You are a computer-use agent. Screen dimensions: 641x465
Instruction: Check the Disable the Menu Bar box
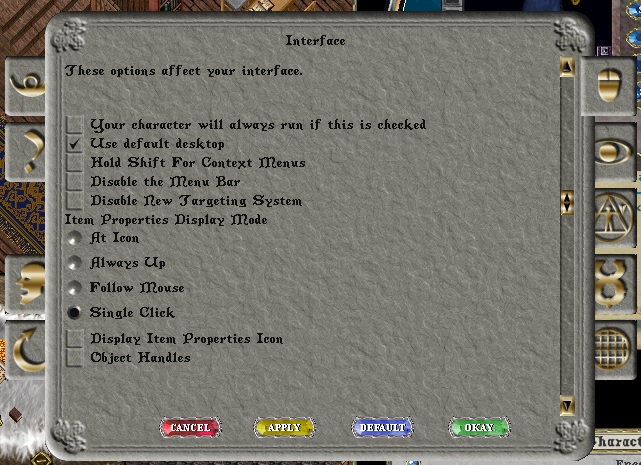[75, 182]
